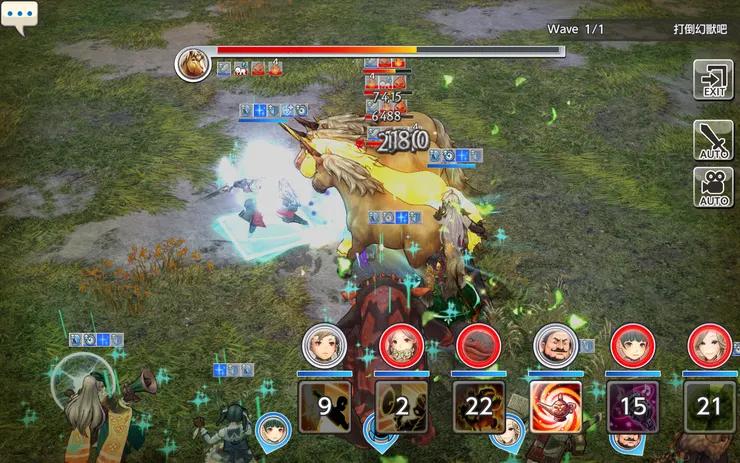This screenshot has width=740, height=463.
Task: Choose the green-haired character portrait
Action: 632,346
